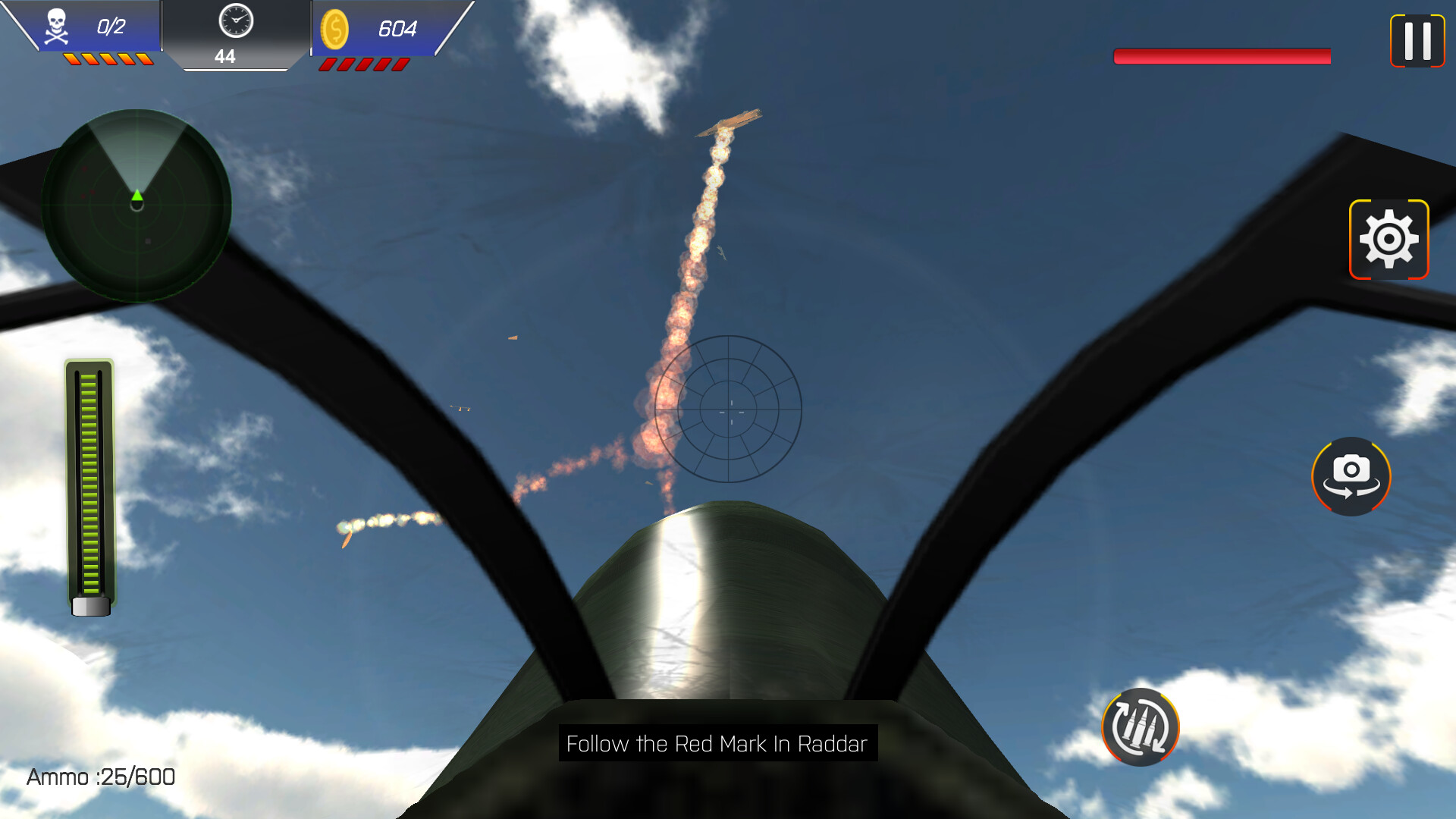The width and height of the screenshot is (1456, 819).
Task: Select the gold coin currency icon
Action: tap(336, 30)
